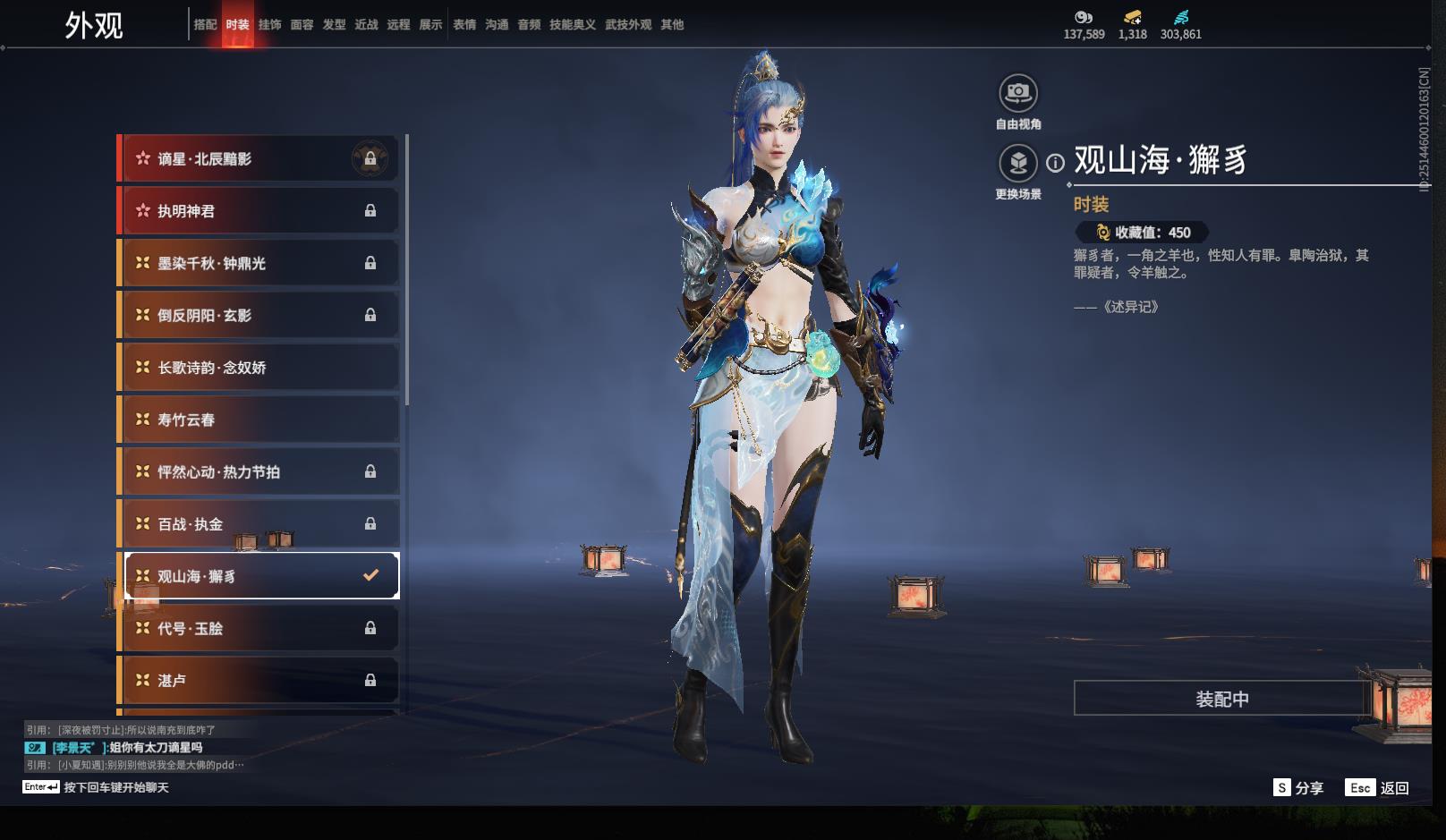Click the 分享 share button
The height and width of the screenshot is (840, 1446).
(1298, 788)
